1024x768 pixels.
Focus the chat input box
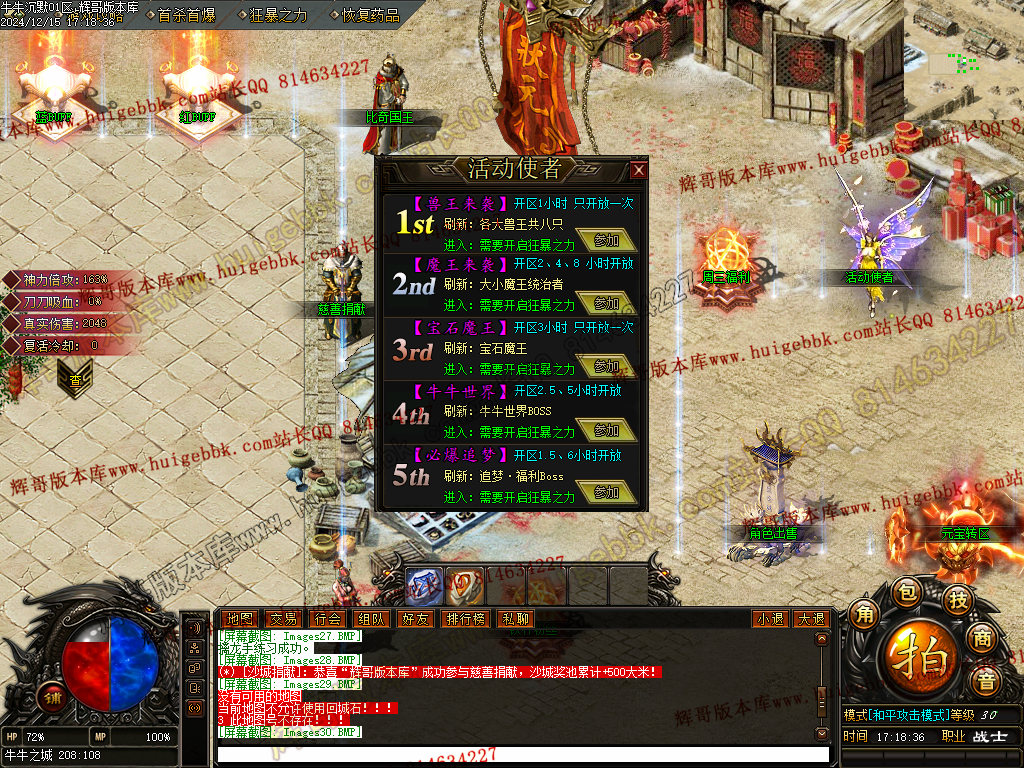click(x=520, y=754)
